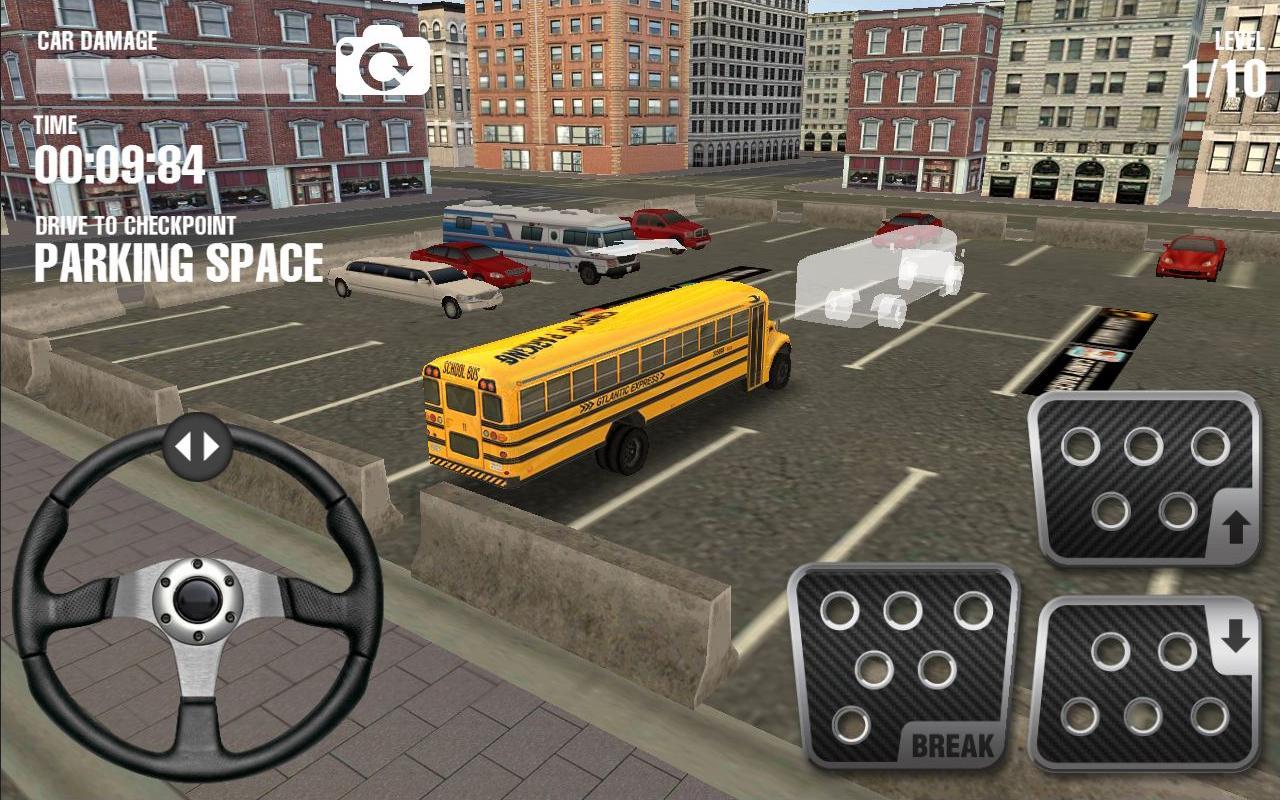Screen dimensions: 1280x800
Task: Tap the double-arrow indicator above the steering wheel
Action: 197,443
